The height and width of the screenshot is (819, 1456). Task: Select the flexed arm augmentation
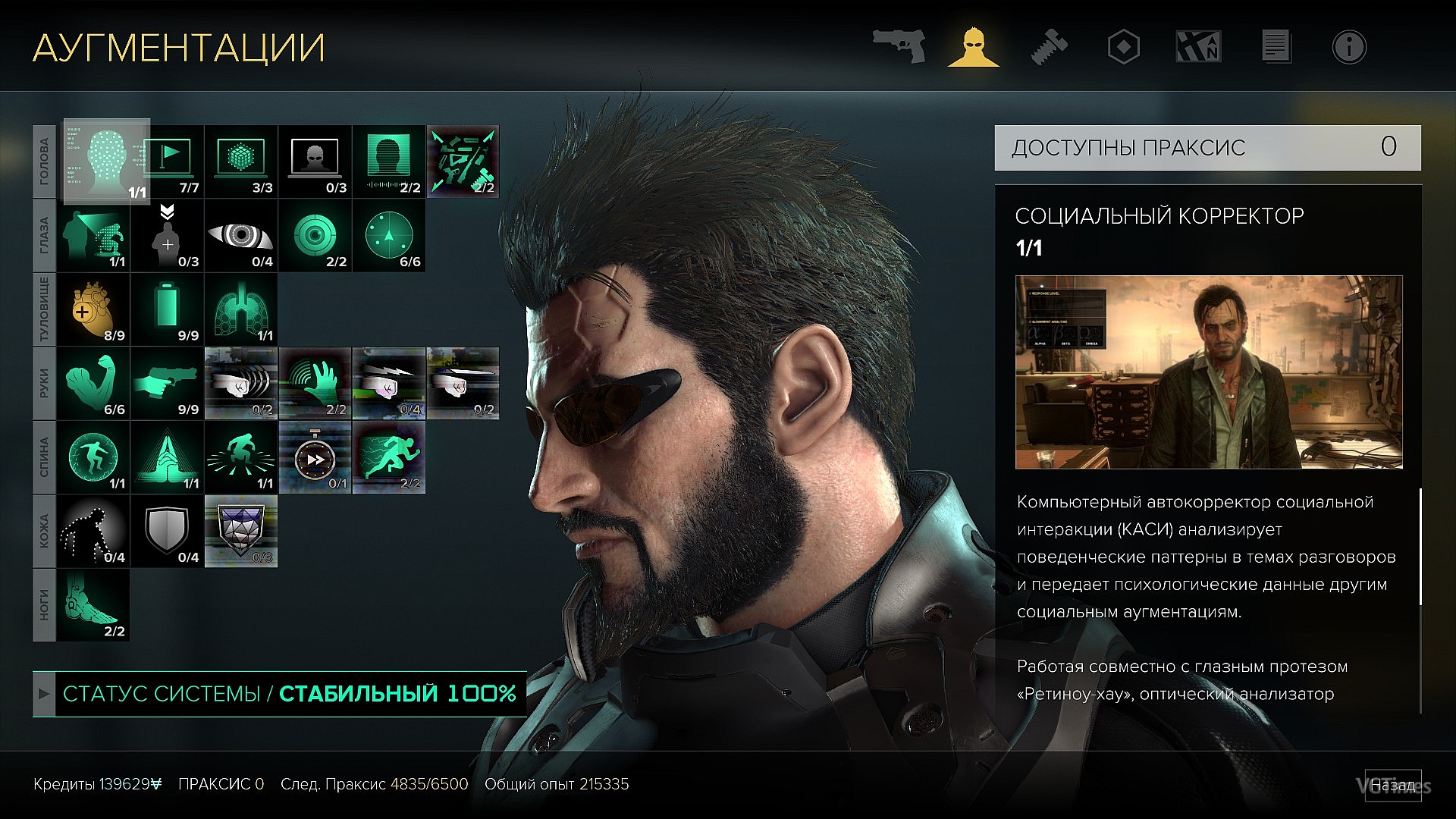click(93, 384)
